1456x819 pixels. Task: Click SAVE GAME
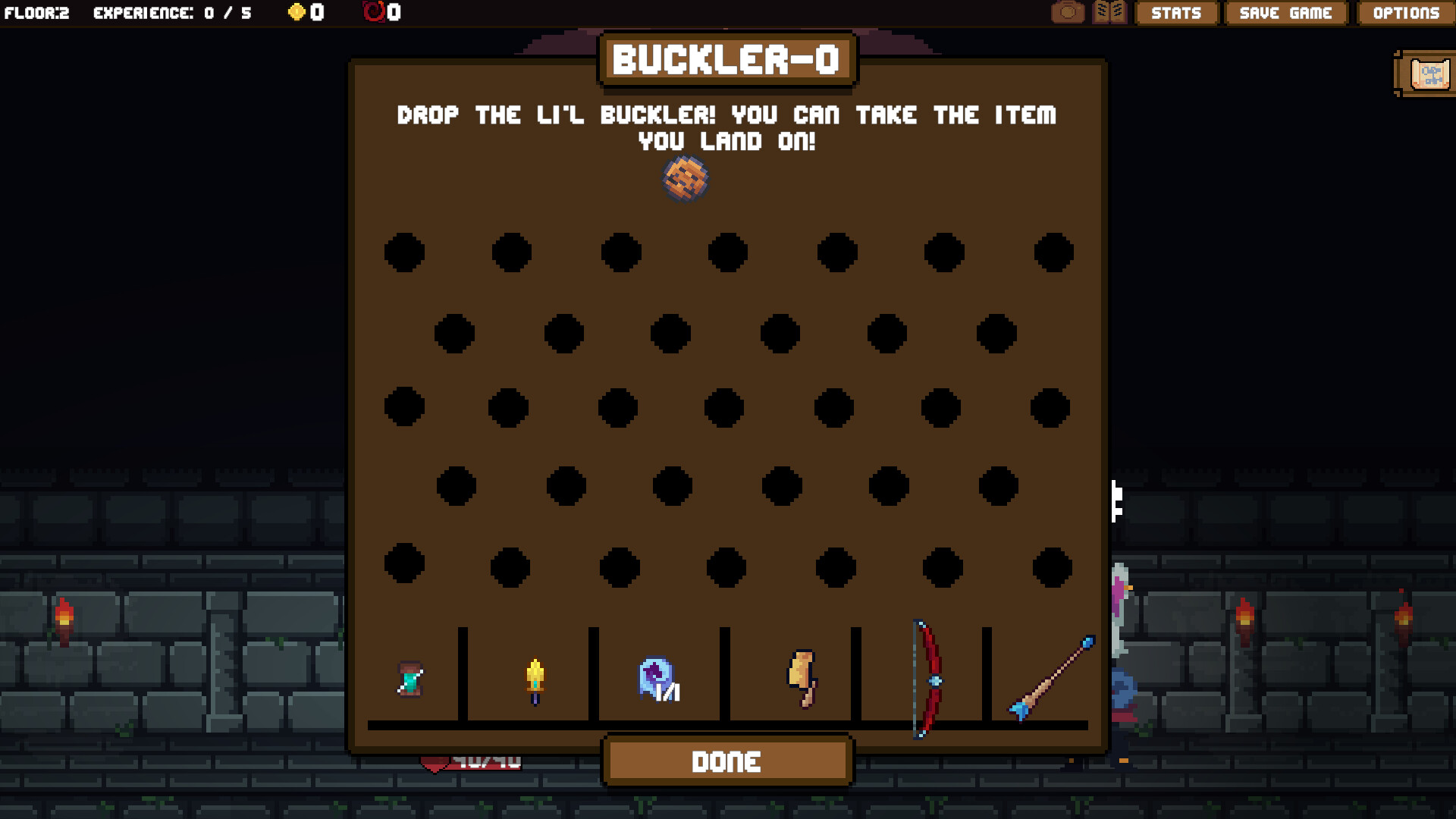(1285, 13)
